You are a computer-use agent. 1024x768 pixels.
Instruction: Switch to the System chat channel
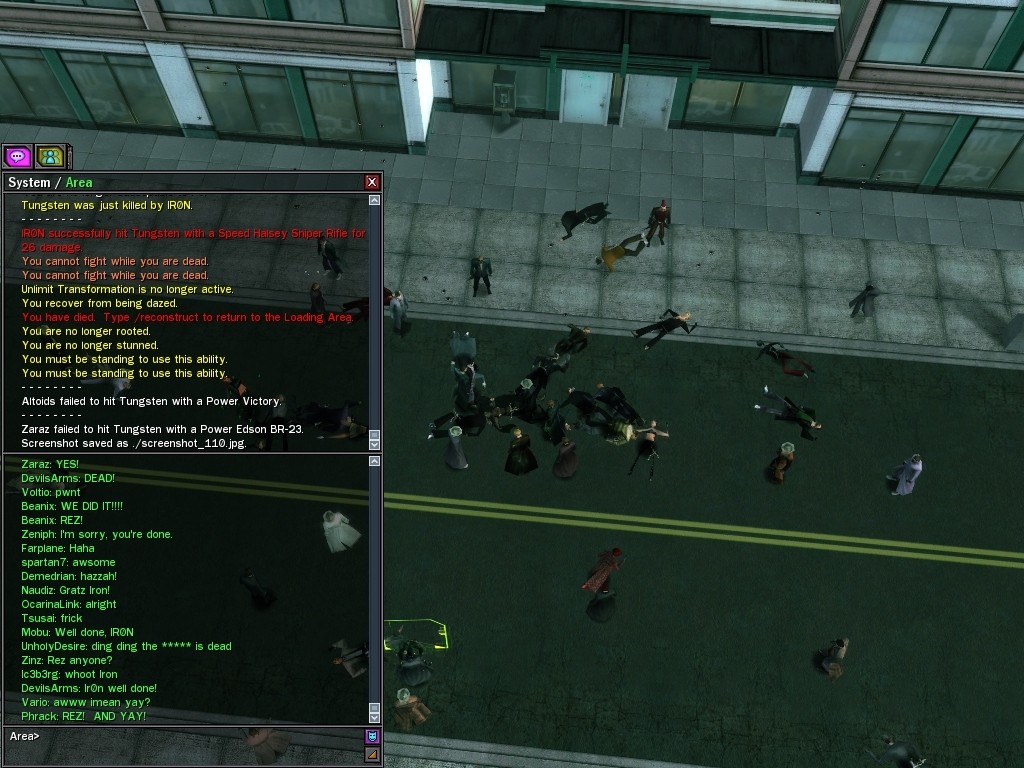[x=28, y=182]
